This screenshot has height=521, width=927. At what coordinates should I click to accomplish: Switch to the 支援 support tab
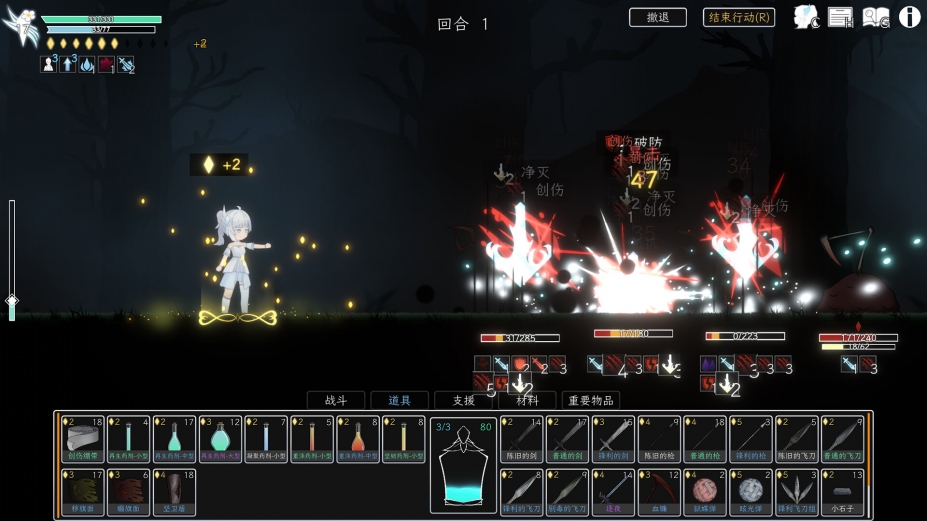[463, 400]
